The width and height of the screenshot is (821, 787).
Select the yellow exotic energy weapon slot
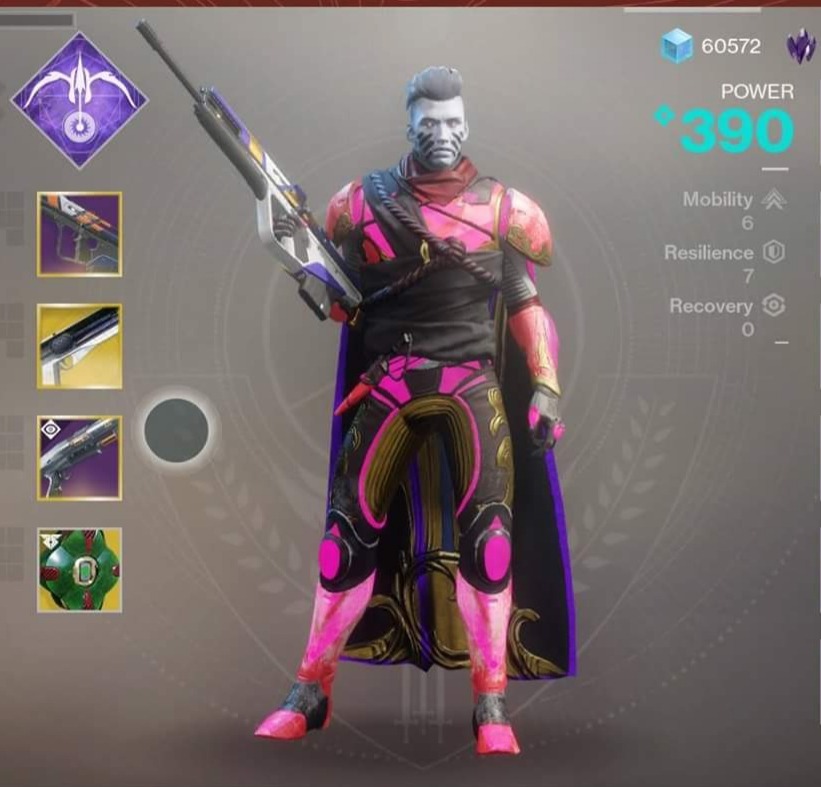80,346
